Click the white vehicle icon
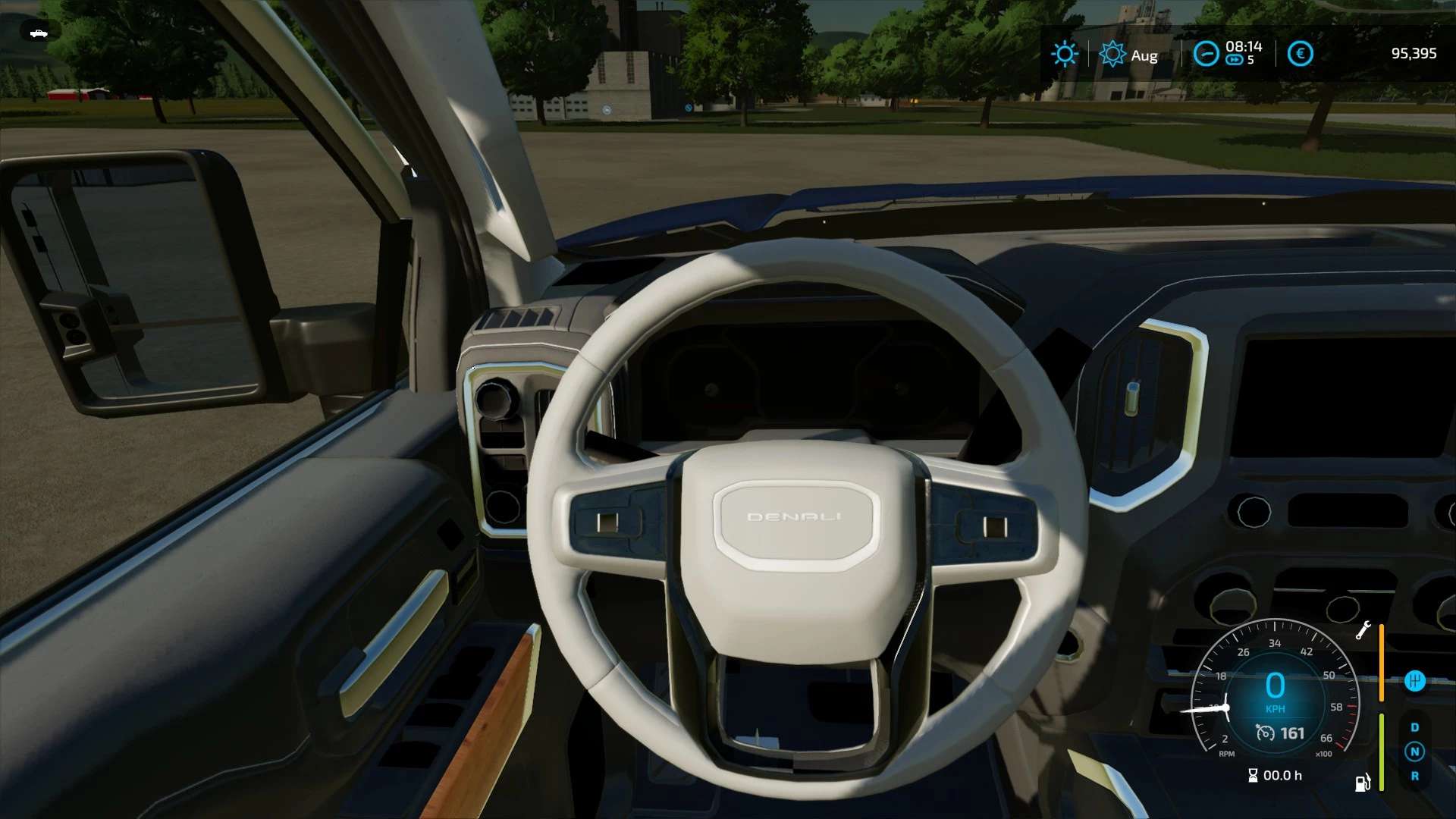This screenshot has width=1456, height=819. [x=38, y=33]
